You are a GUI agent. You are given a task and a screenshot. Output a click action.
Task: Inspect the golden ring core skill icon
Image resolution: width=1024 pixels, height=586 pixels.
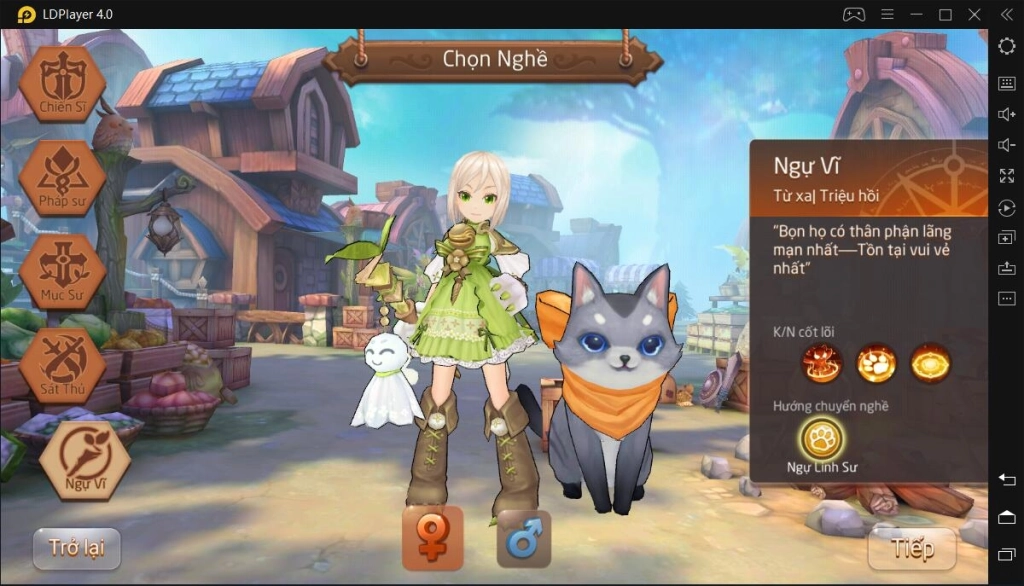(x=930, y=364)
